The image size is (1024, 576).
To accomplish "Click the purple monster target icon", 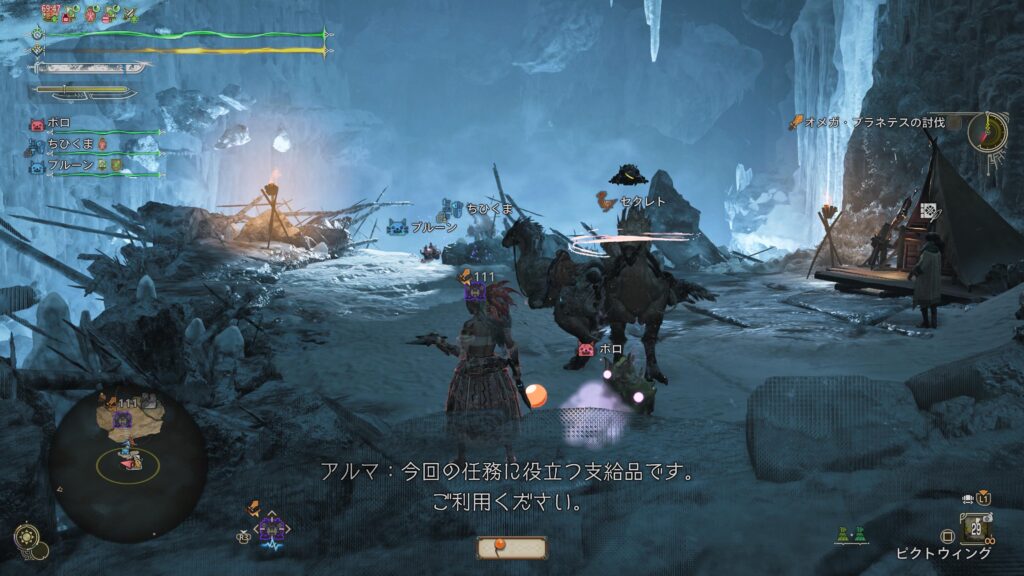I will click(477, 291).
